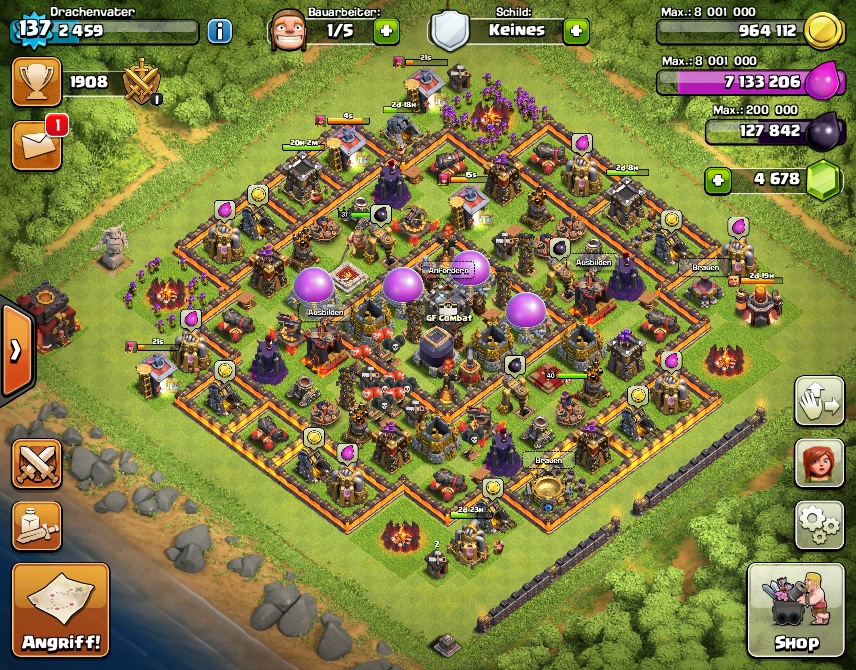Show the trophy league ranking

pyautogui.click(x=36, y=82)
